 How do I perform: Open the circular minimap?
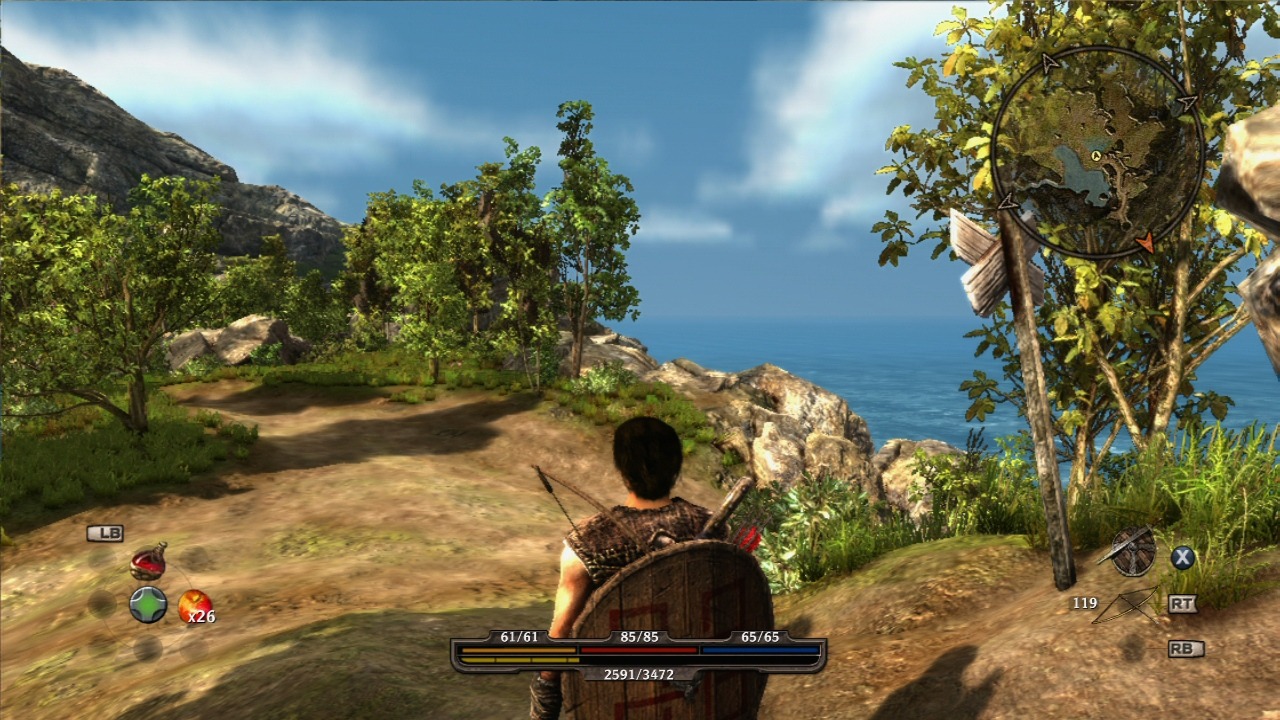tap(1097, 152)
